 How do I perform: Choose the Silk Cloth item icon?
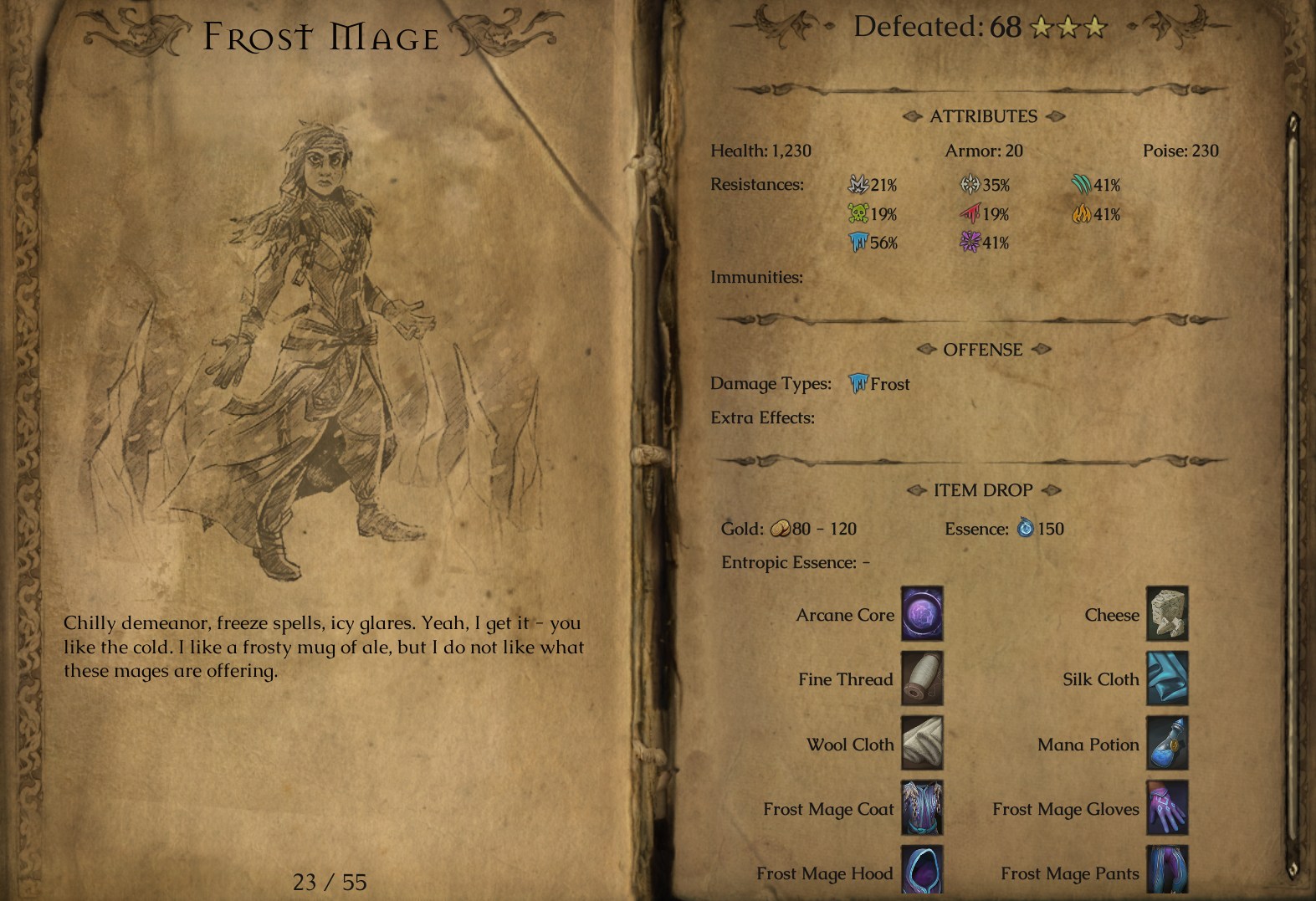tap(1167, 678)
